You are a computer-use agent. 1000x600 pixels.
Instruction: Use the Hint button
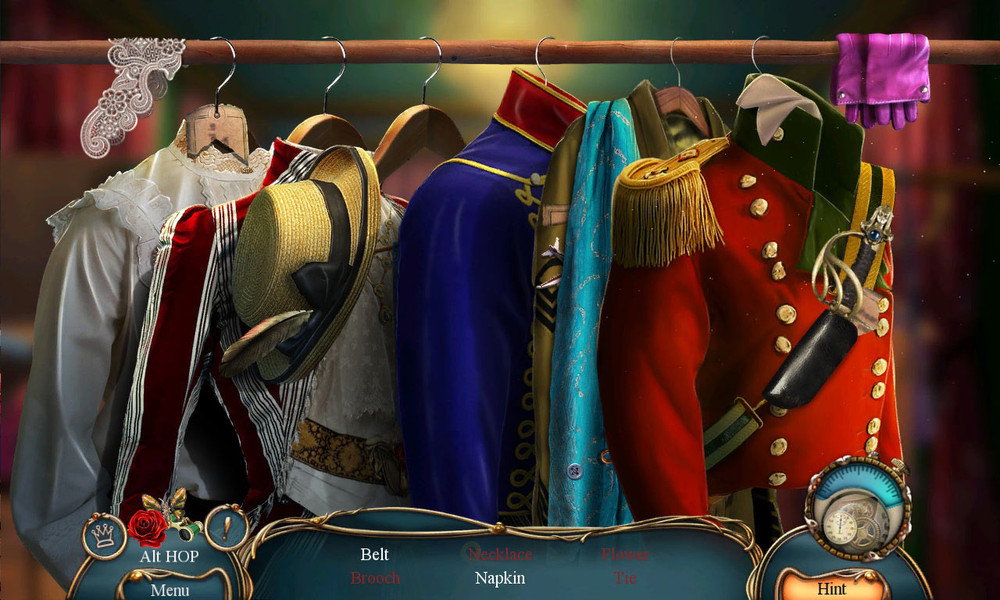click(x=831, y=588)
